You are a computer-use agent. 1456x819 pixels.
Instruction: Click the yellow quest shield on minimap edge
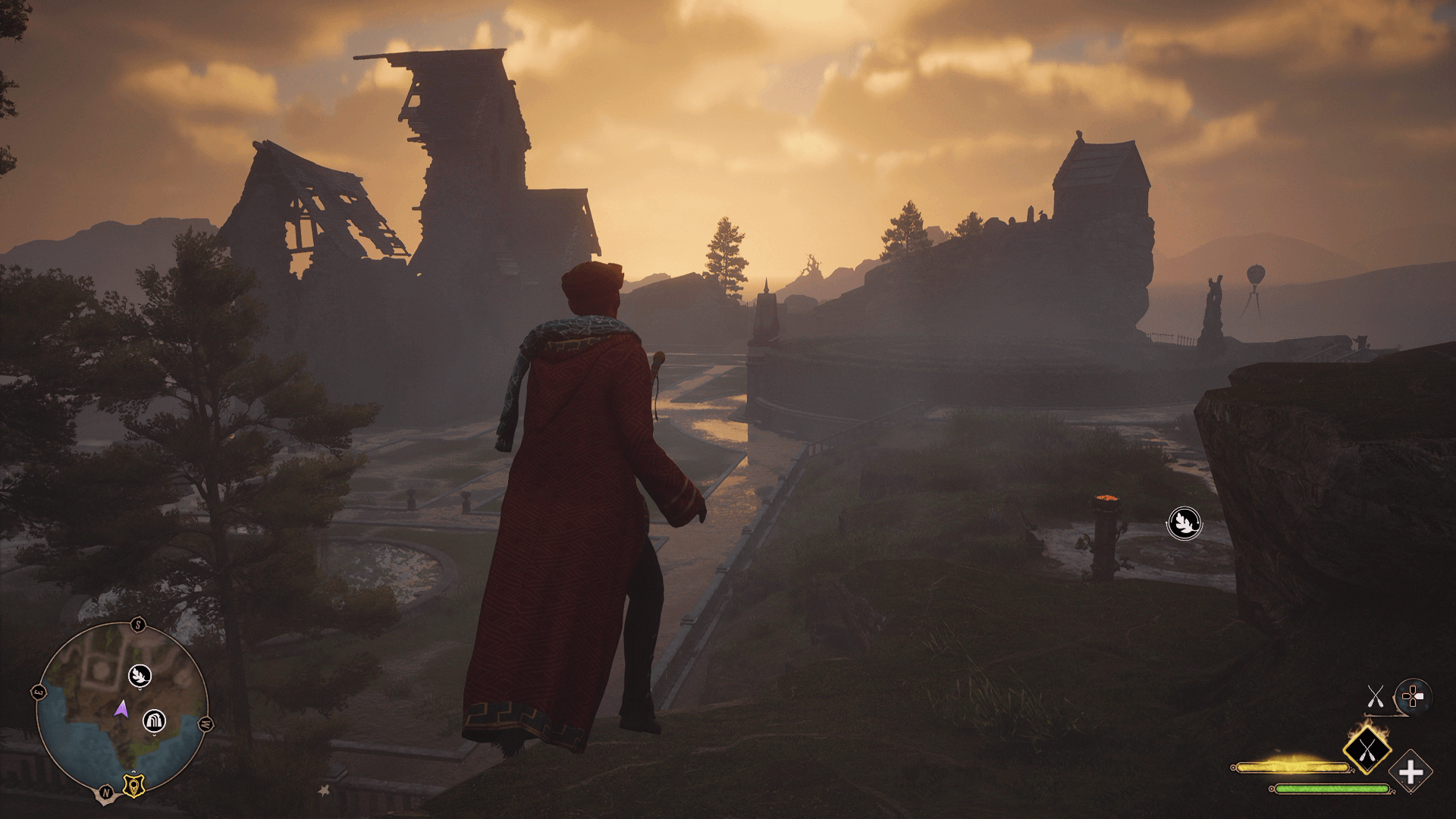(134, 786)
